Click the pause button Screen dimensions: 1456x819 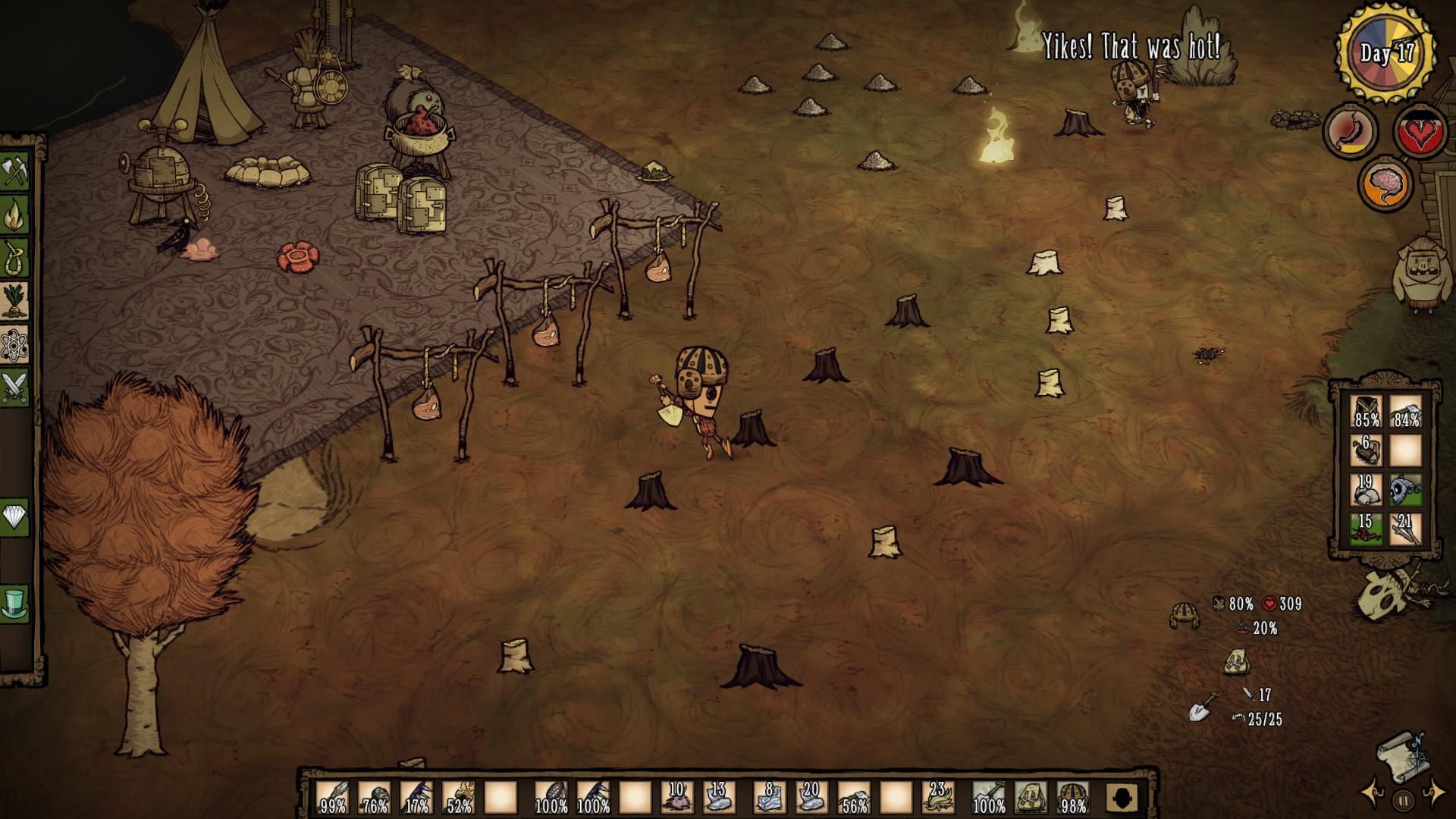[1404, 799]
